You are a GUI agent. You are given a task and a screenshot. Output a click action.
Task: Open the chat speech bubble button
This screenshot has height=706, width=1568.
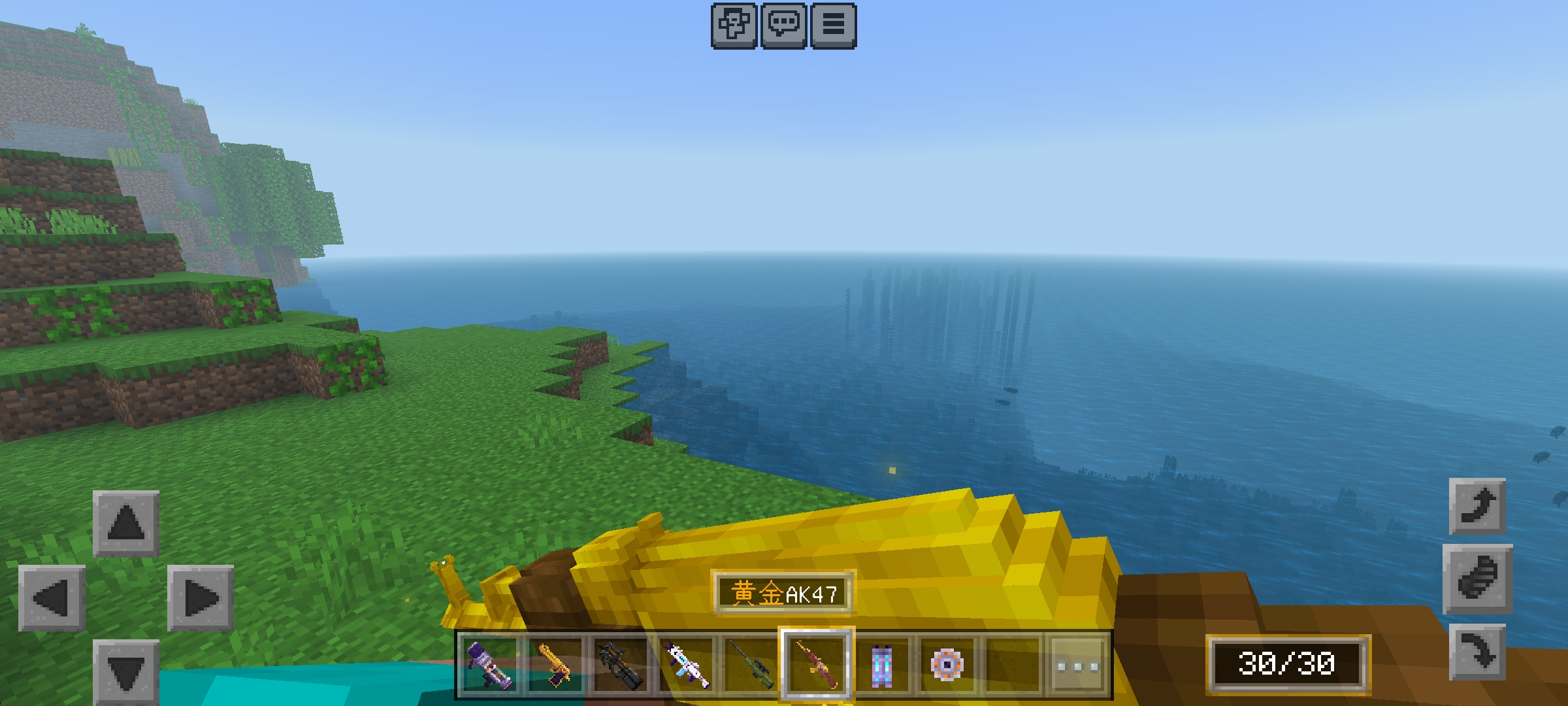coord(783,25)
